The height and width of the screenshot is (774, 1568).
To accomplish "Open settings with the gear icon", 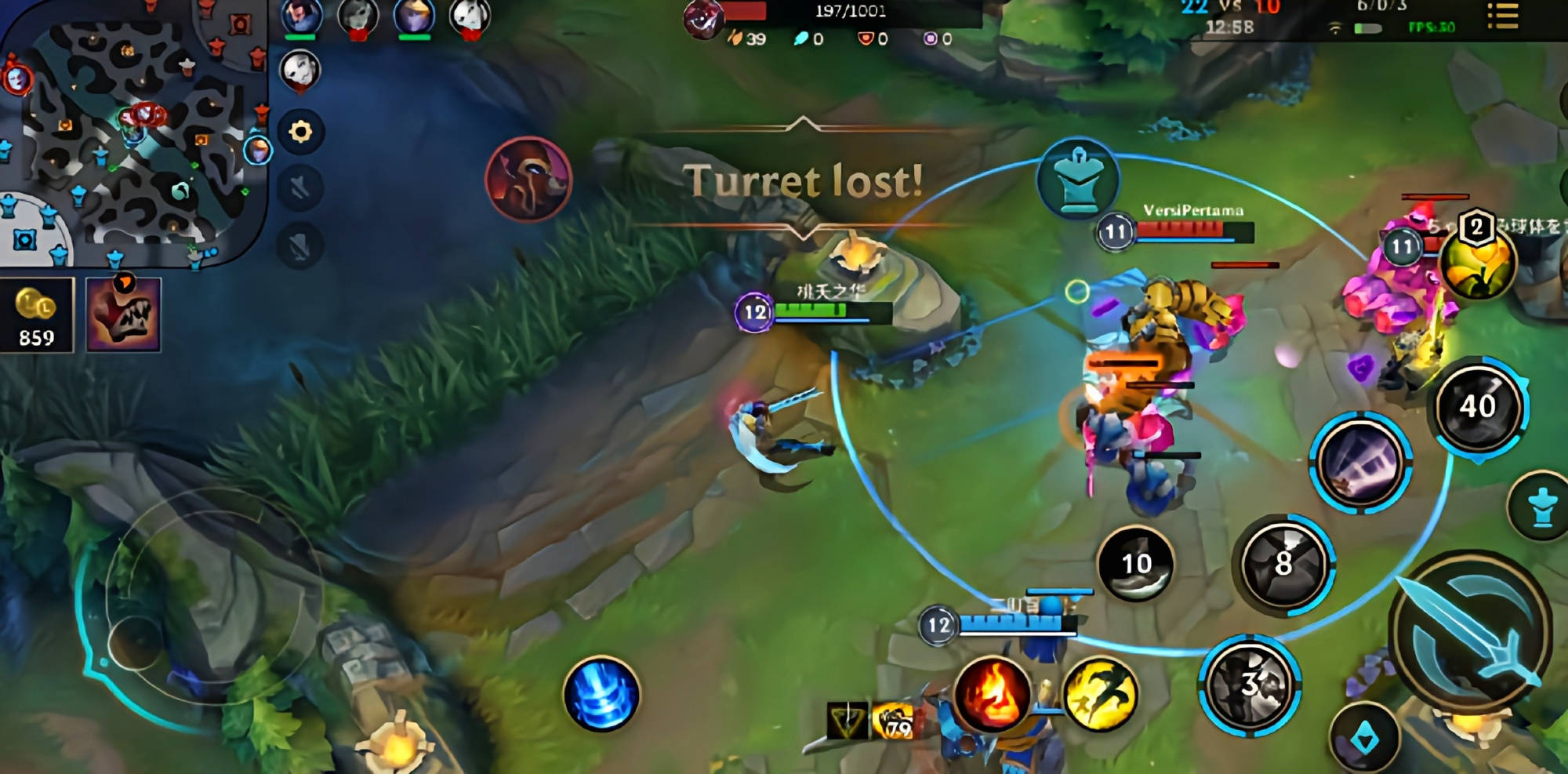I will point(300,131).
